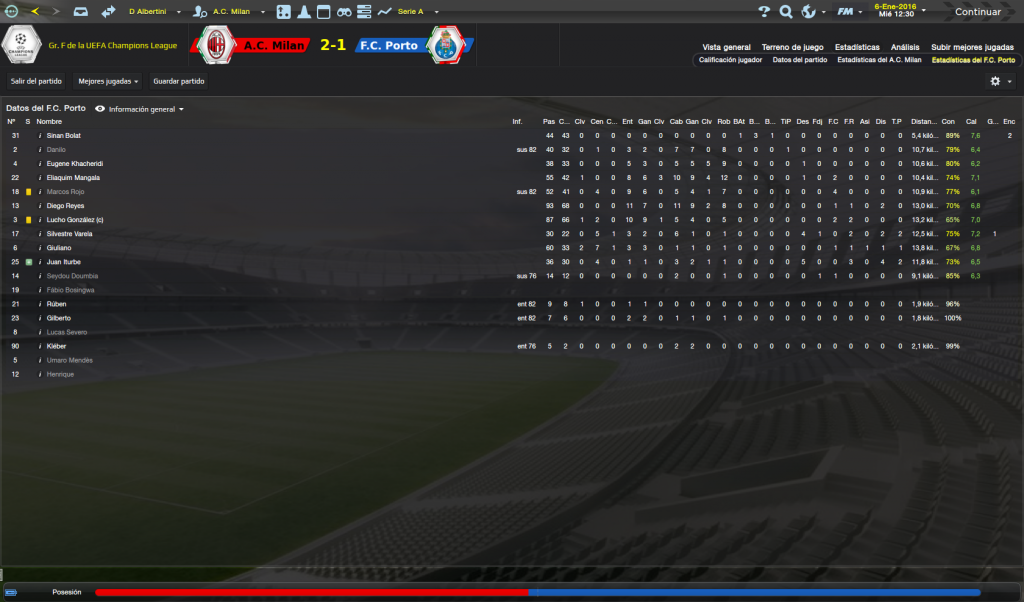Switch to the Vista general tab
This screenshot has width=1024, height=602.
[x=726, y=47]
